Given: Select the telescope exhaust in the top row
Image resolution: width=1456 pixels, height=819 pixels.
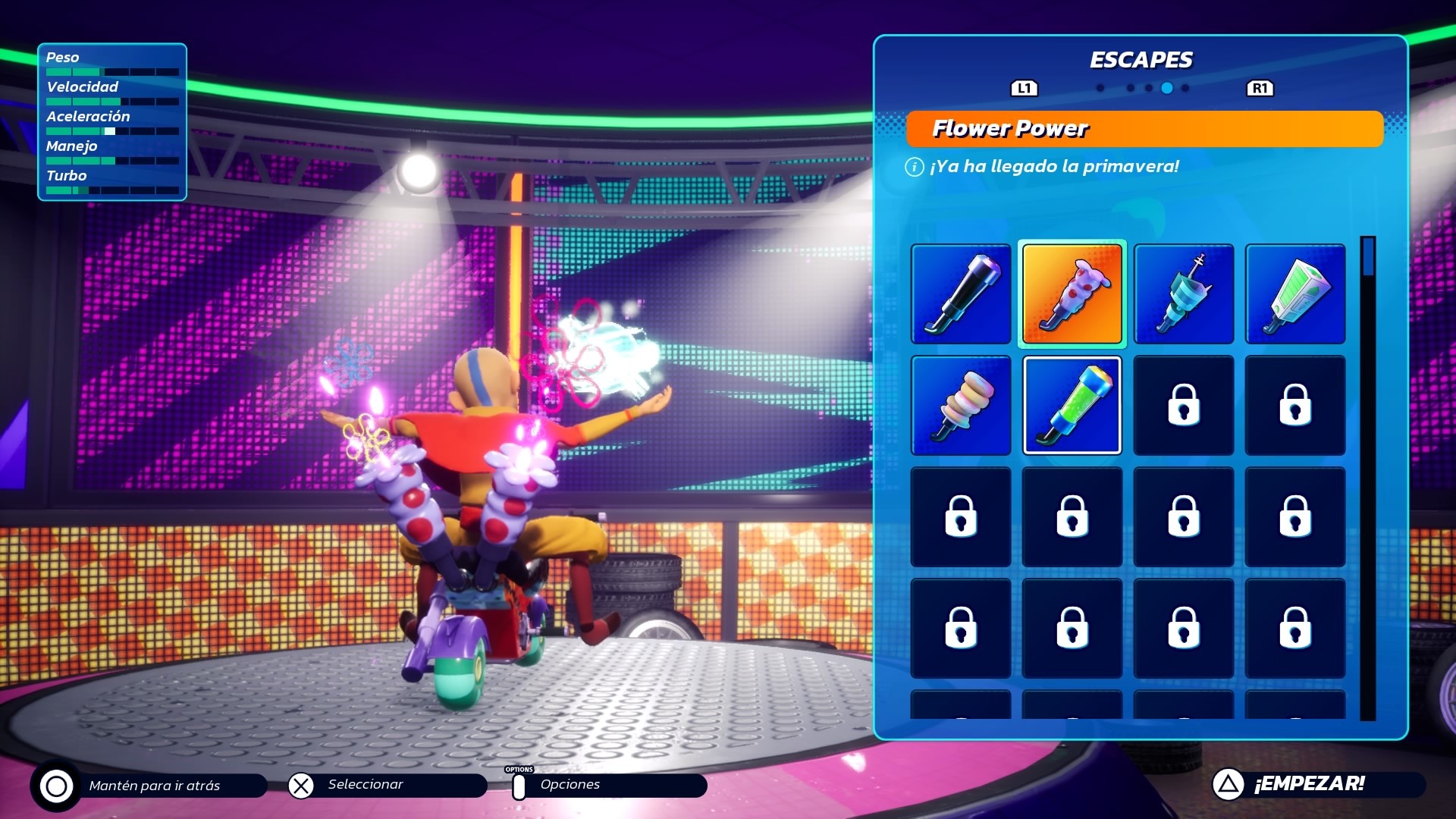Looking at the screenshot, I should point(961,293).
